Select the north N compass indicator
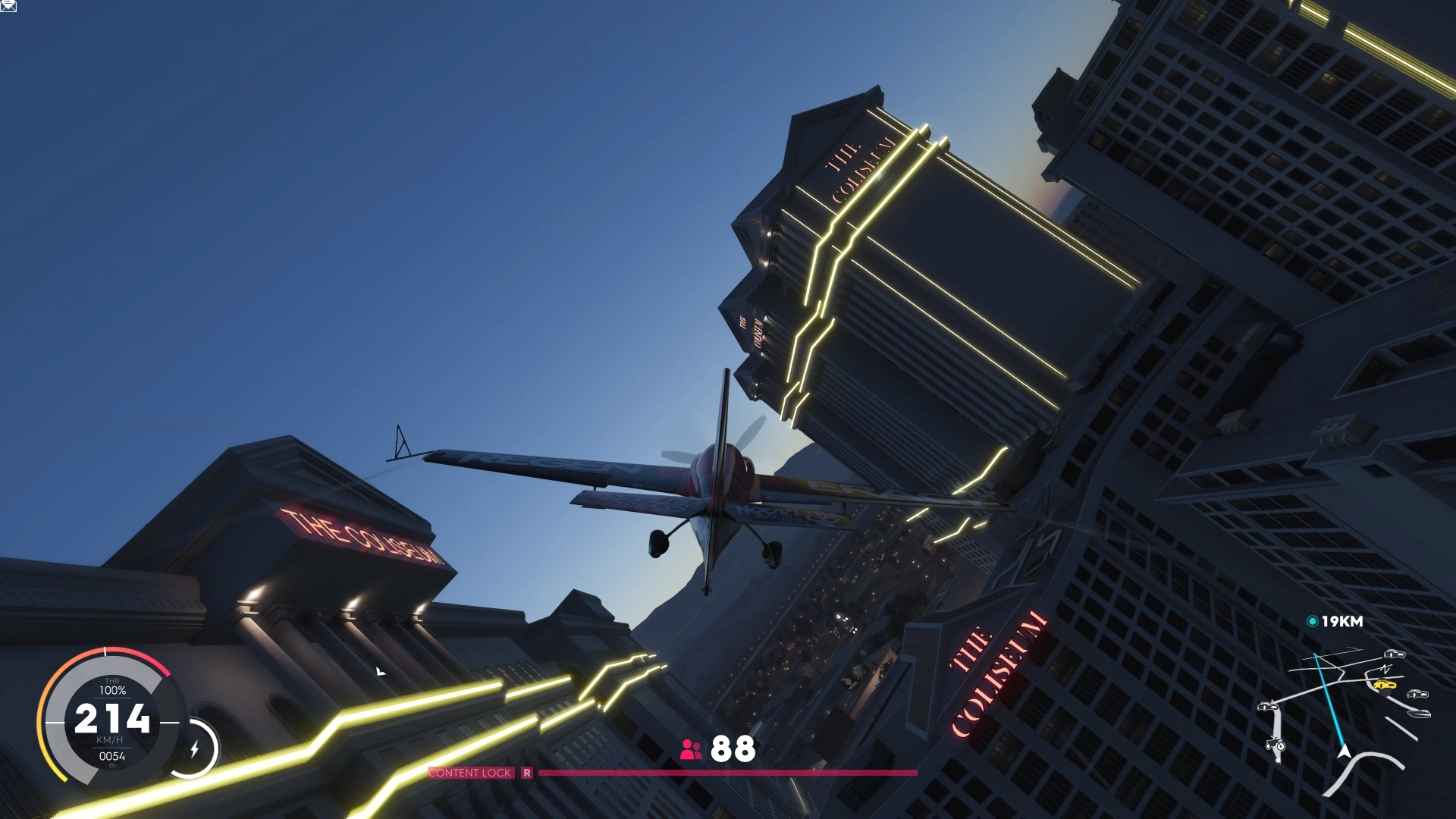Image resolution: width=1456 pixels, height=819 pixels. pyautogui.click(x=1385, y=670)
